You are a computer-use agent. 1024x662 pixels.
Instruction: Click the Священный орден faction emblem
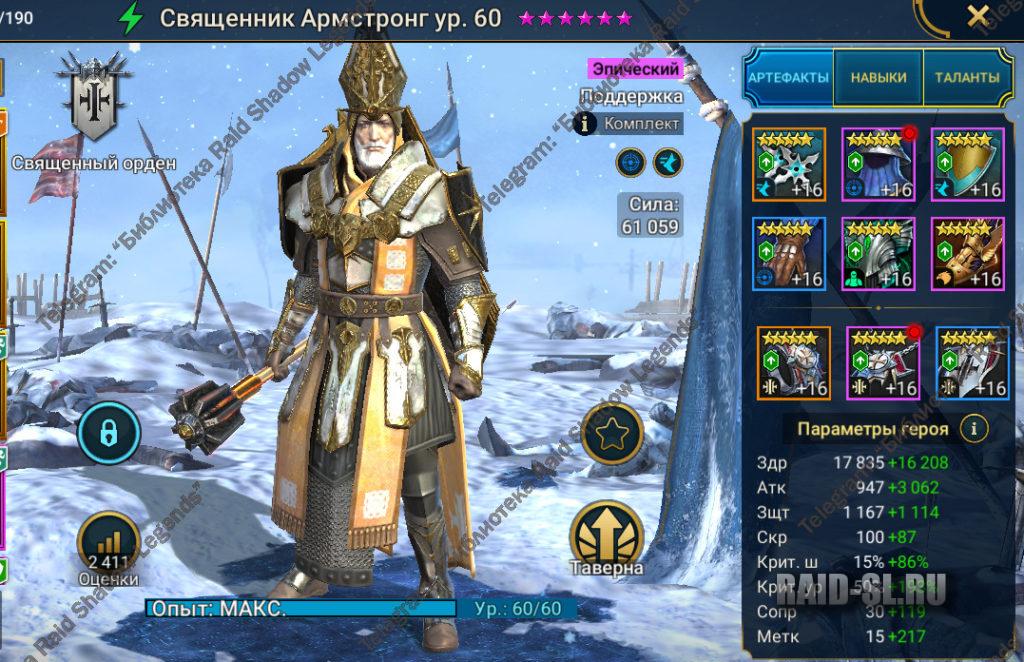tap(94, 97)
